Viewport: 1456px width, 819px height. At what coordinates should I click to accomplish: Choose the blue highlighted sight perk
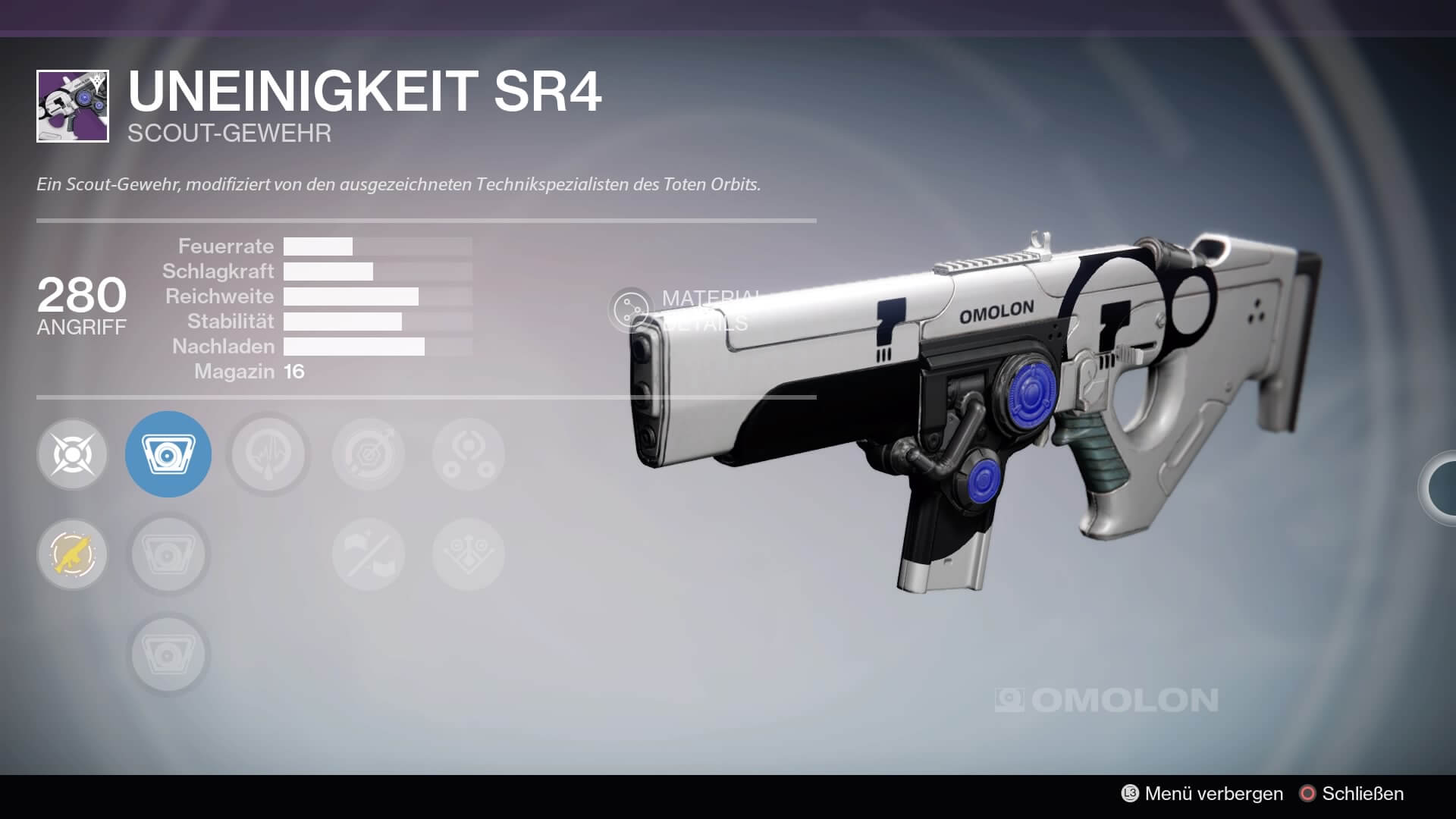coord(168,454)
